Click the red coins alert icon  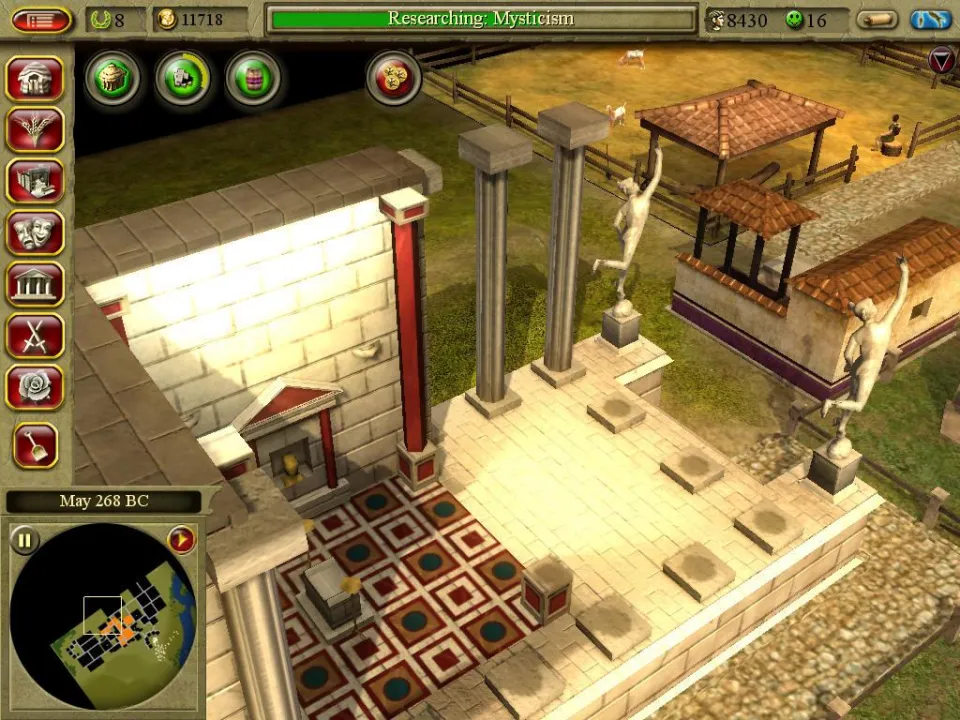[393, 78]
